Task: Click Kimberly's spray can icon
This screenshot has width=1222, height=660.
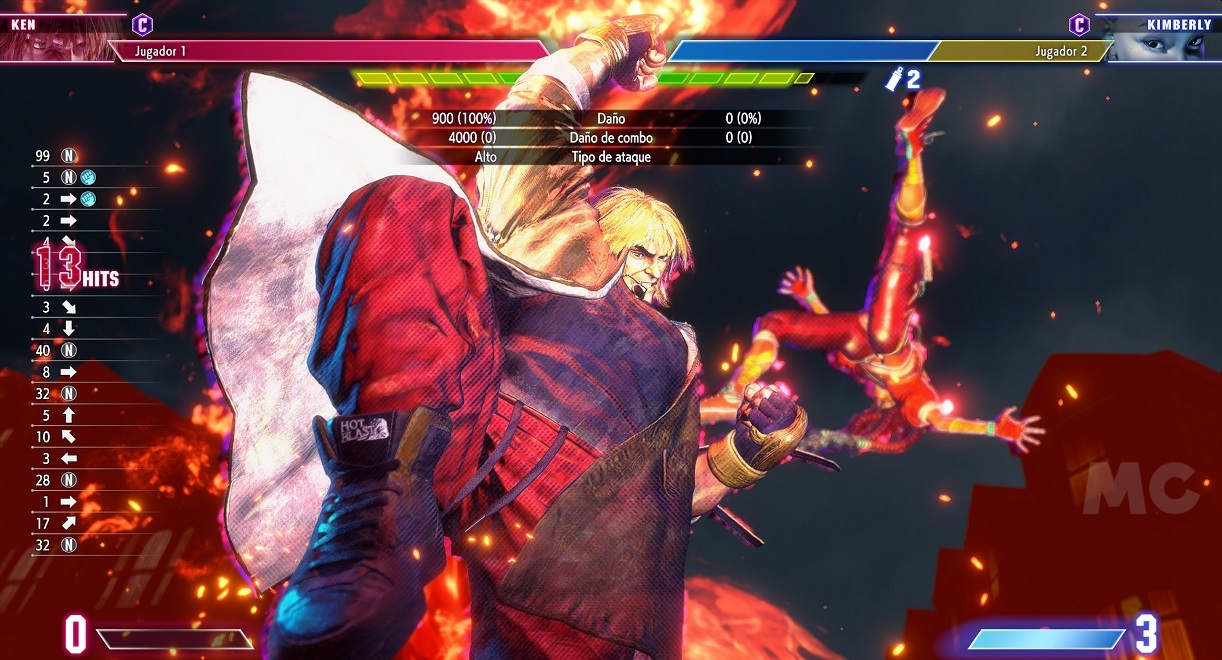Action: pos(893,81)
